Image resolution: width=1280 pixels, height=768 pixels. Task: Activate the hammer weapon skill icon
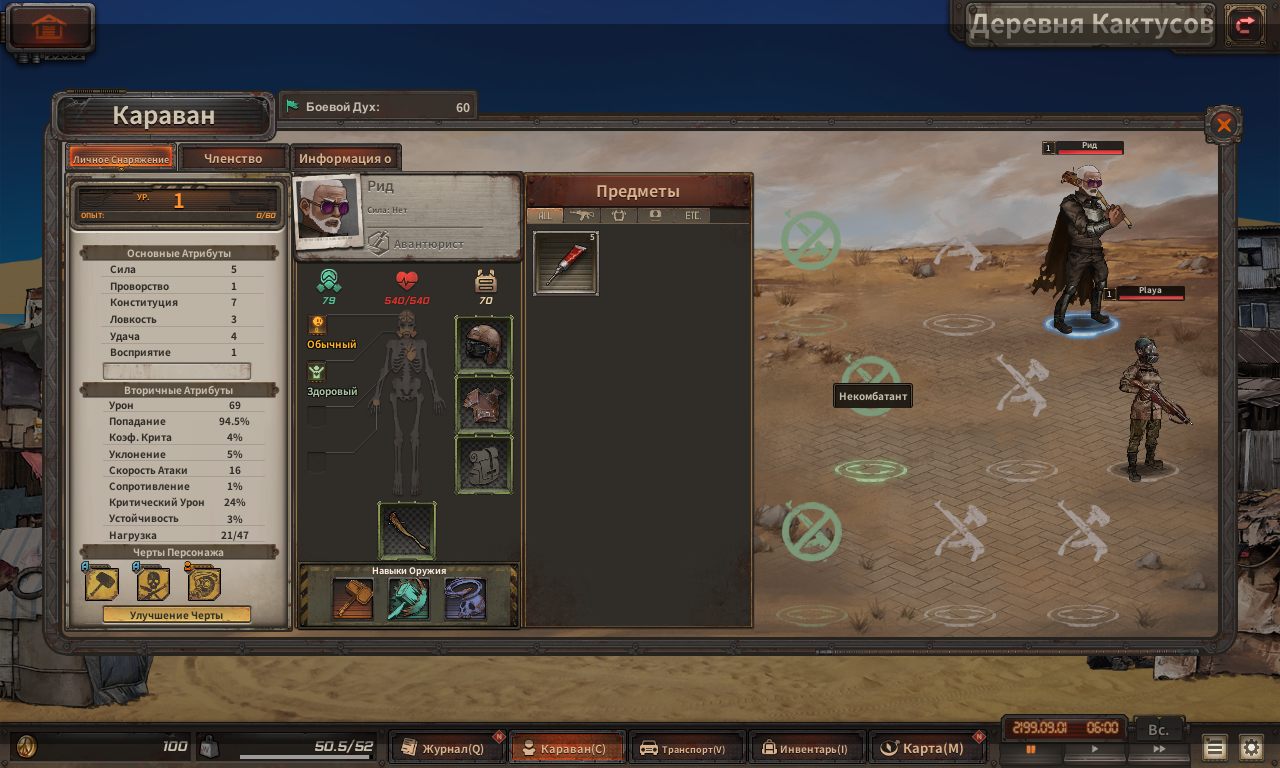(353, 598)
